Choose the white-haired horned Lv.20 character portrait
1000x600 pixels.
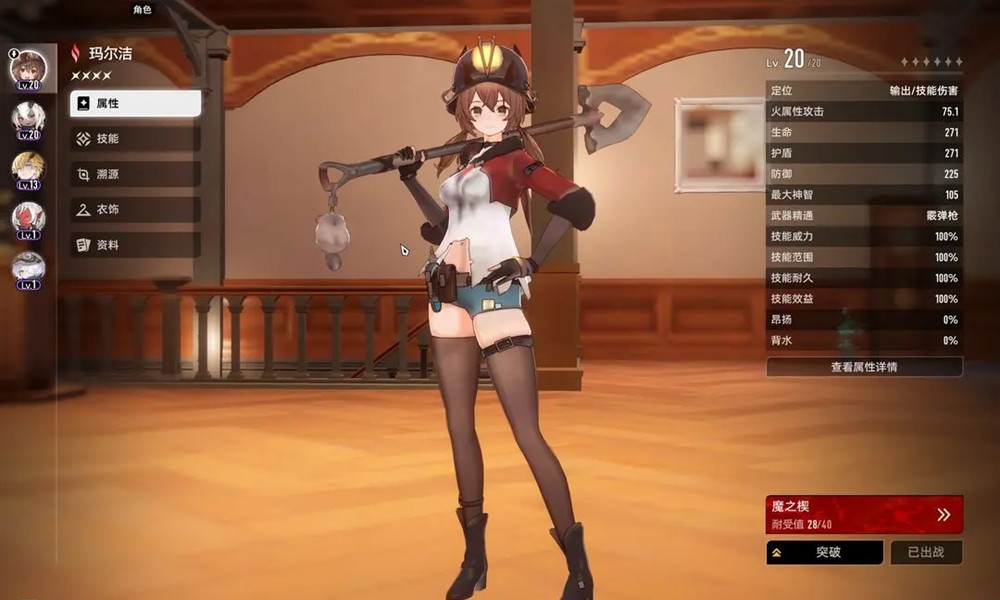28,118
